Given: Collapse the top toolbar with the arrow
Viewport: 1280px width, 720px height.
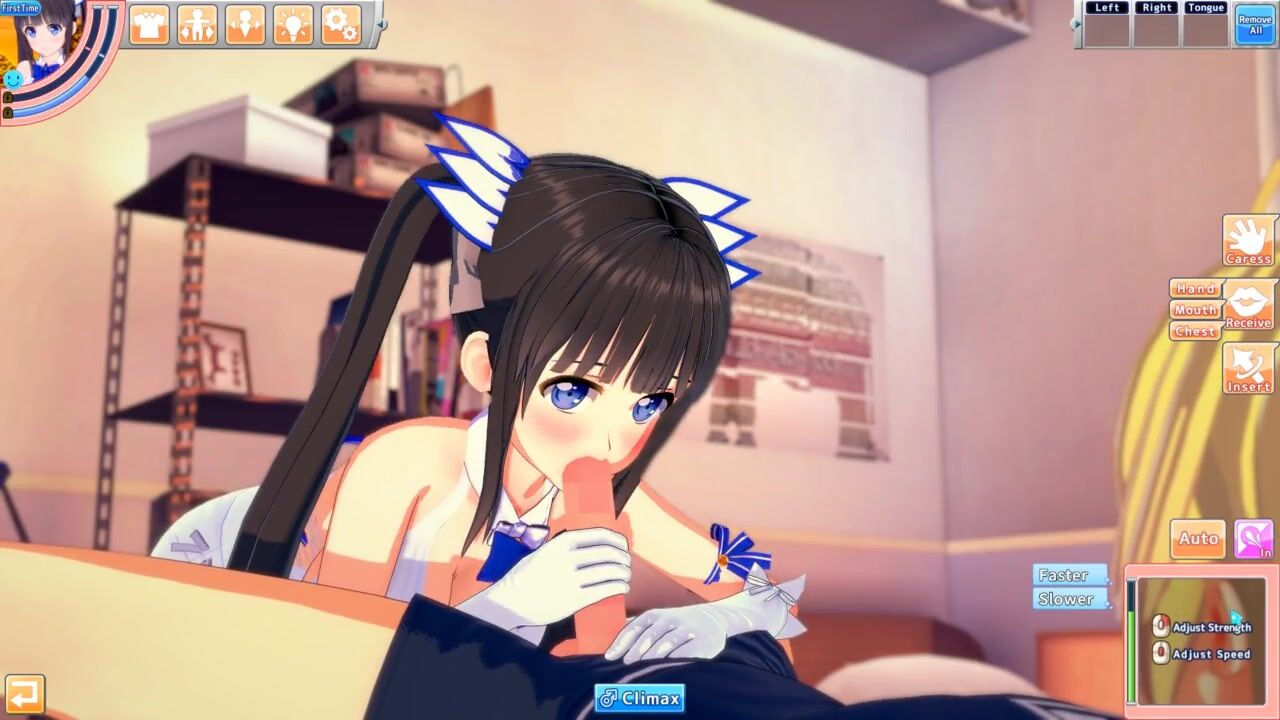Looking at the screenshot, I should tap(381, 24).
